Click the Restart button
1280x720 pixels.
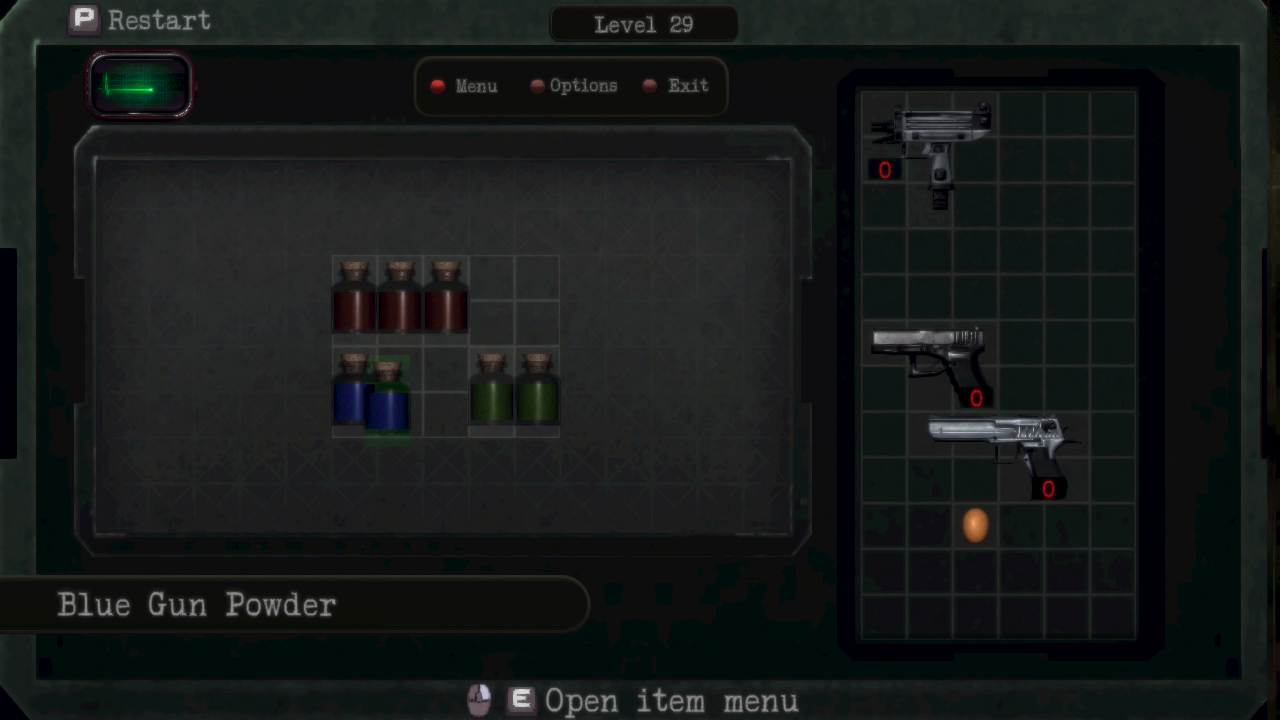140,20
